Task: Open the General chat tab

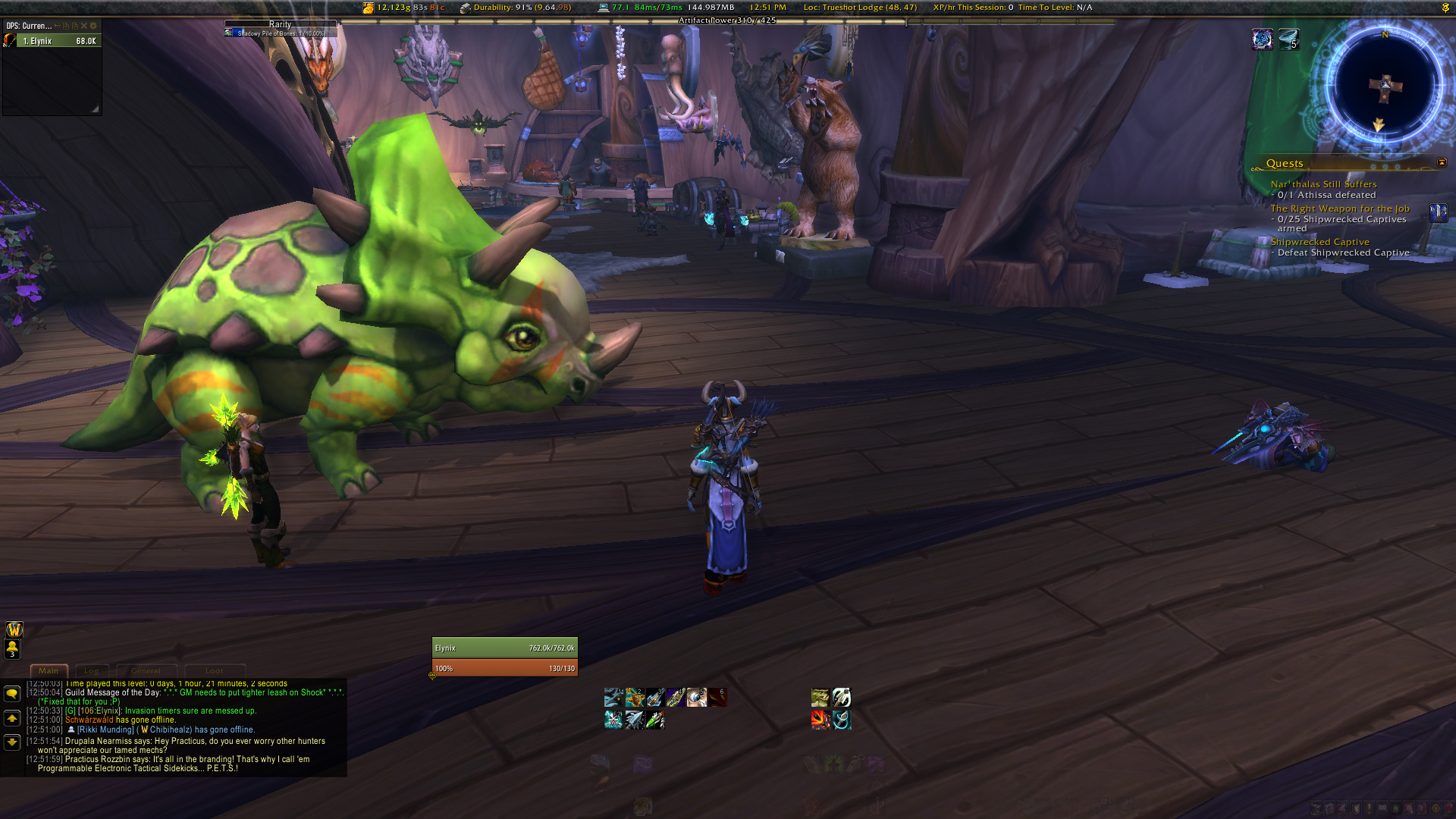Action: click(146, 670)
